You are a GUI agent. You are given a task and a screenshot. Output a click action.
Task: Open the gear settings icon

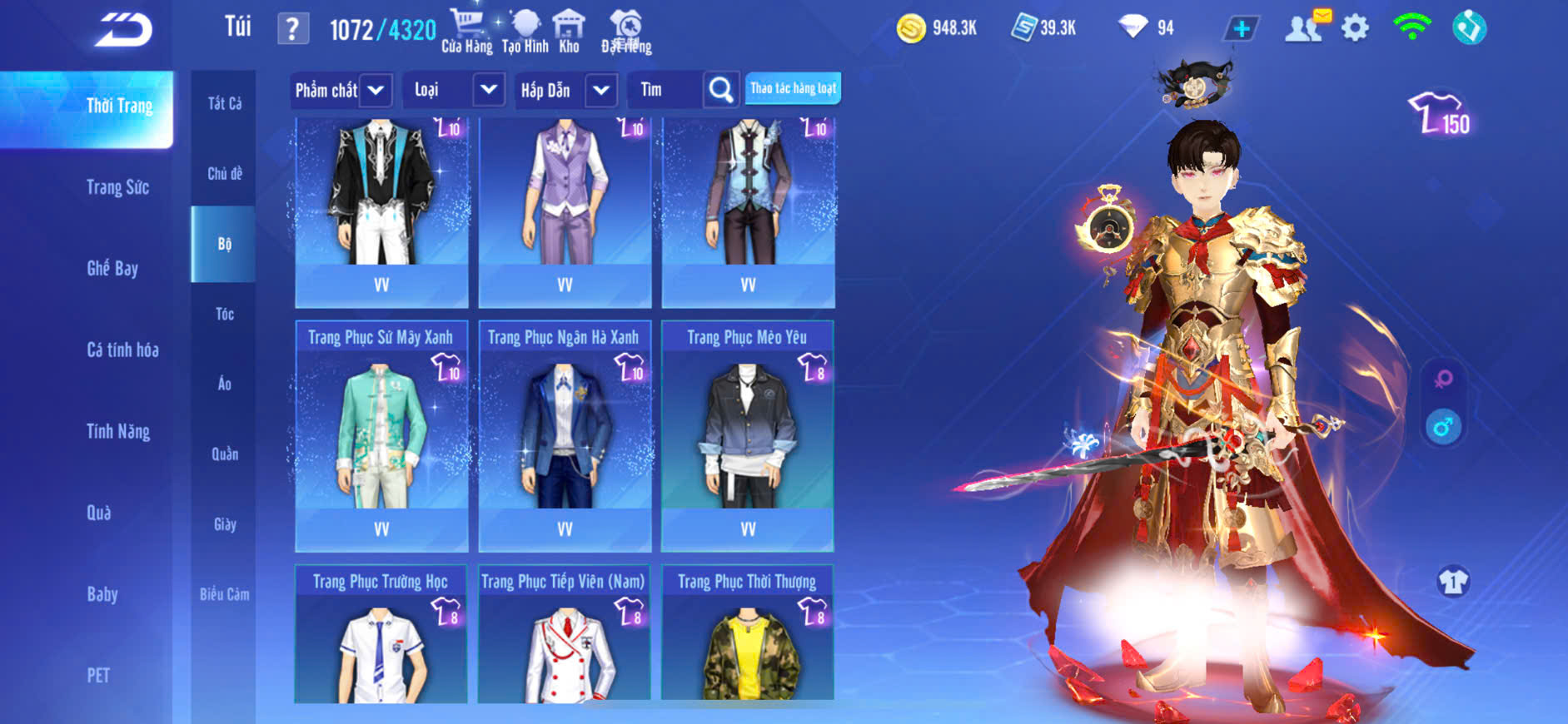click(x=1355, y=29)
